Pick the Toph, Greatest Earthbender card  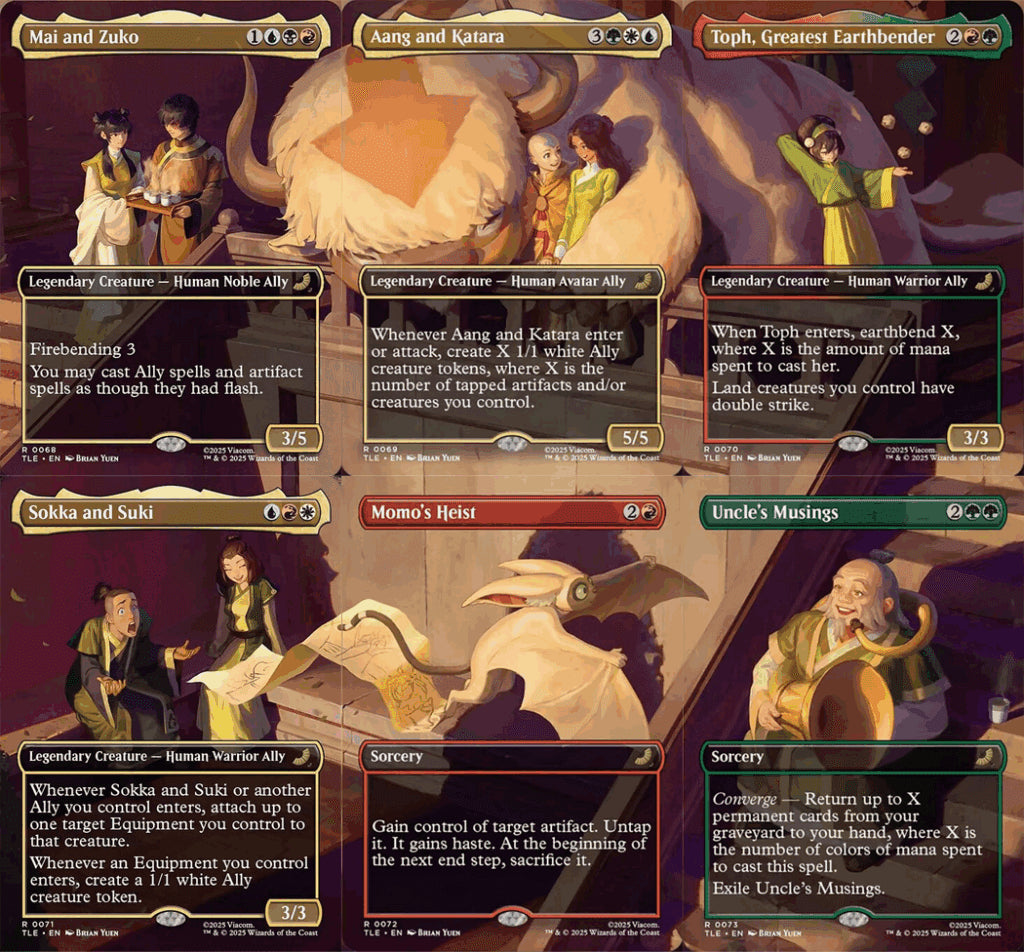pyautogui.click(x=852, y=238)
